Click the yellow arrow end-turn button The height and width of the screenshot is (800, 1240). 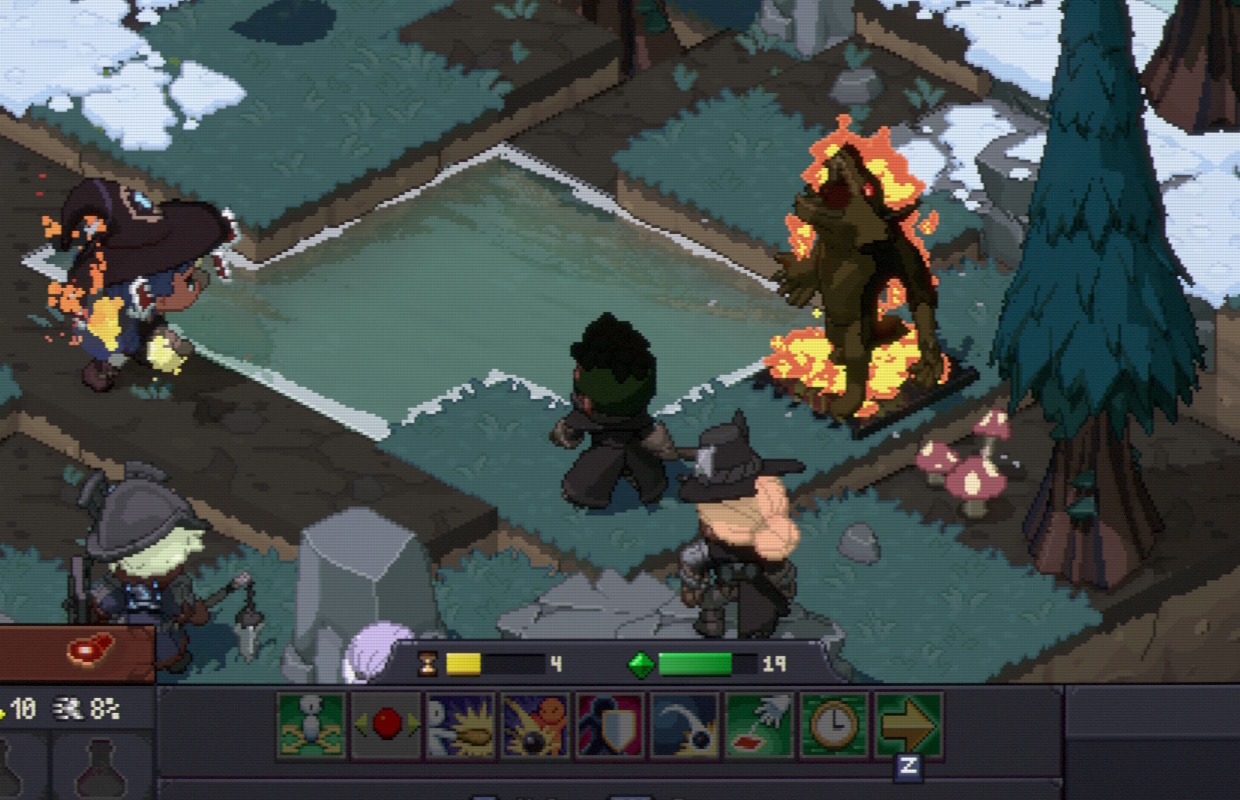coord(909,725)
